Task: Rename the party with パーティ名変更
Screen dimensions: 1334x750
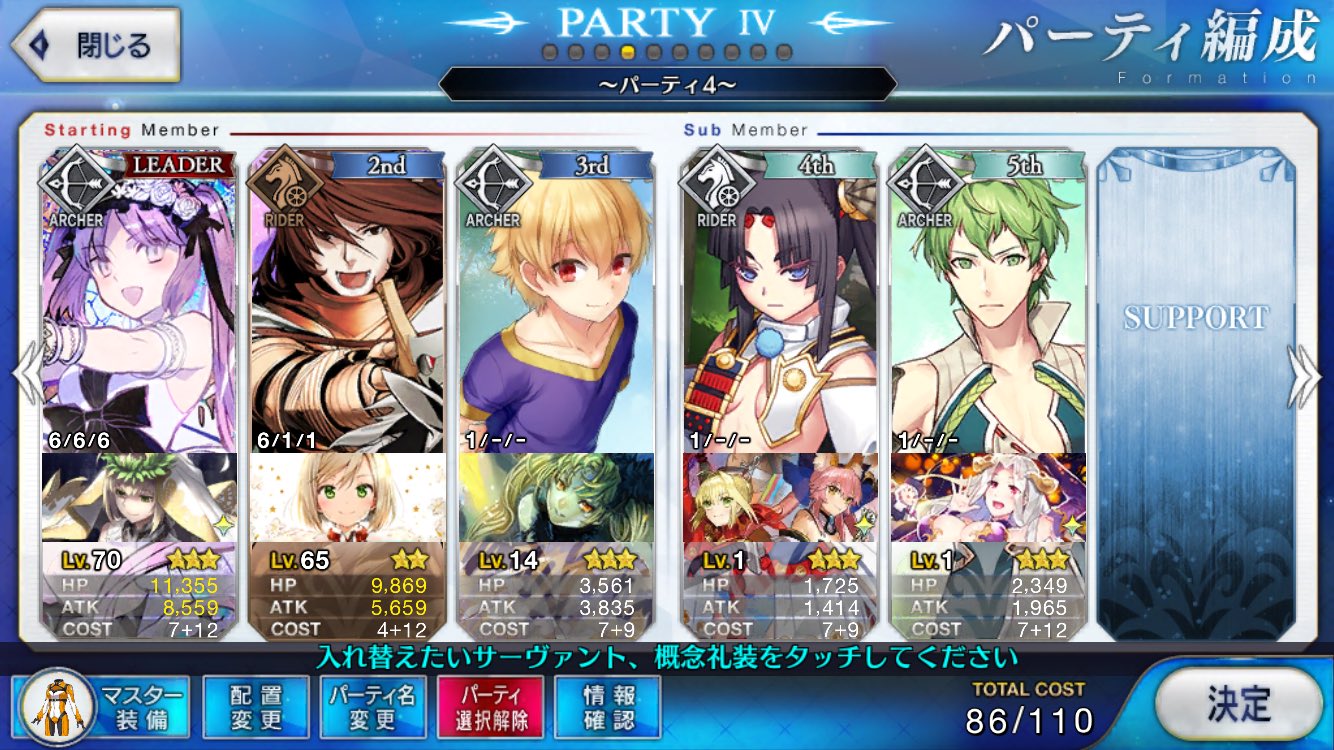Action: coord(373,706)
